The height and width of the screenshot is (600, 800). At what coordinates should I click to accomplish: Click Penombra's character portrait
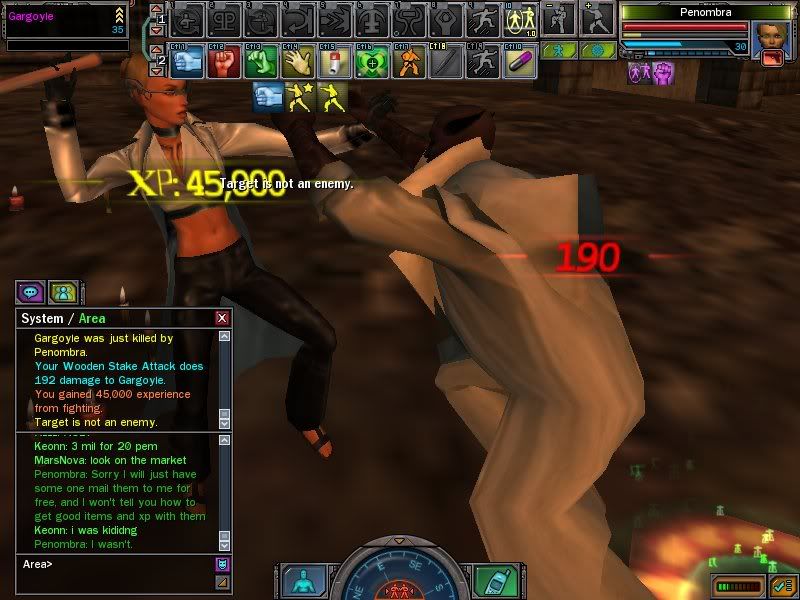click(x=770, y=37)
